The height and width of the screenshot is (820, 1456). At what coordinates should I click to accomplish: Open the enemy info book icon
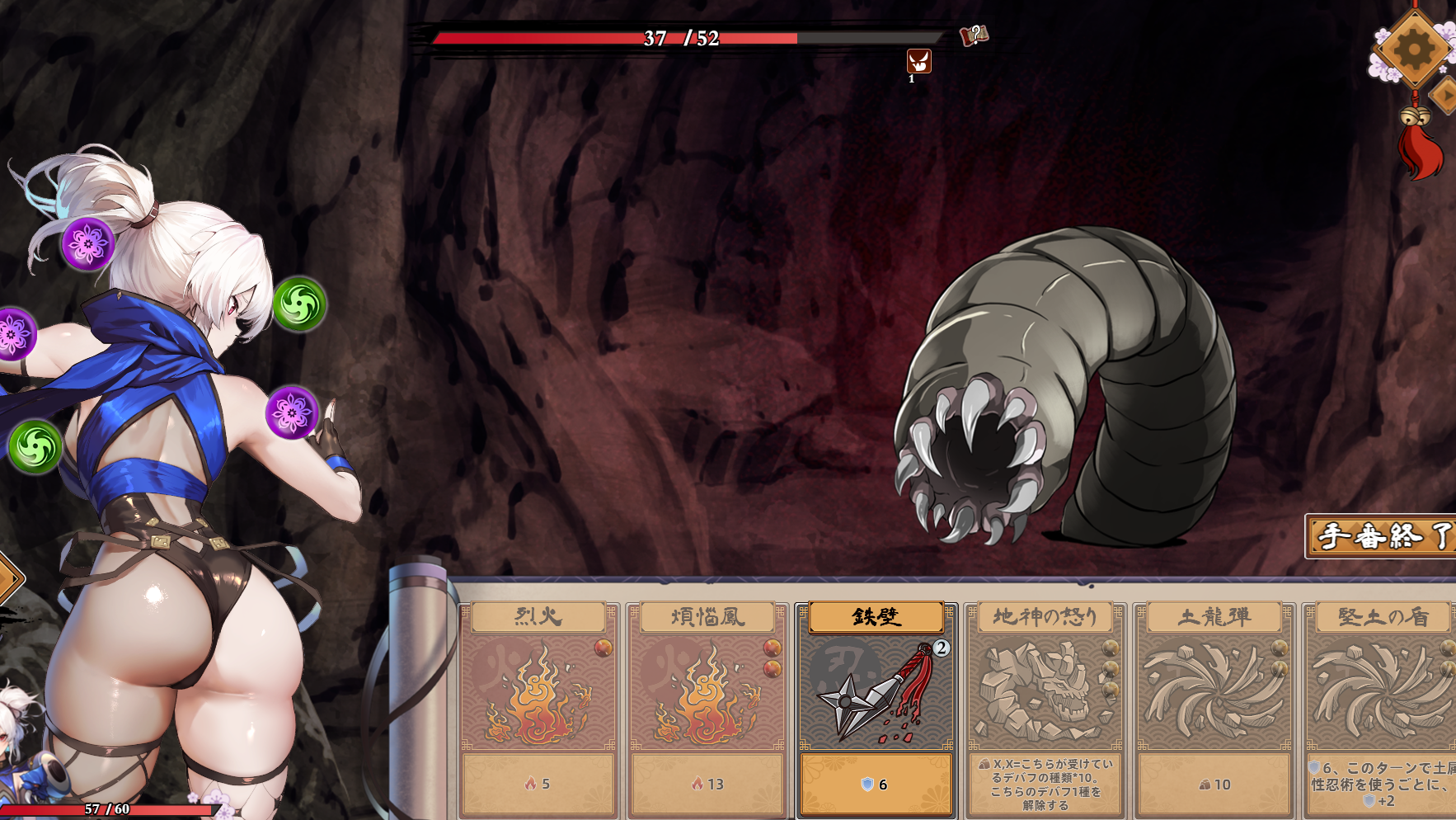pyautogui.click(x=974, y=35)
